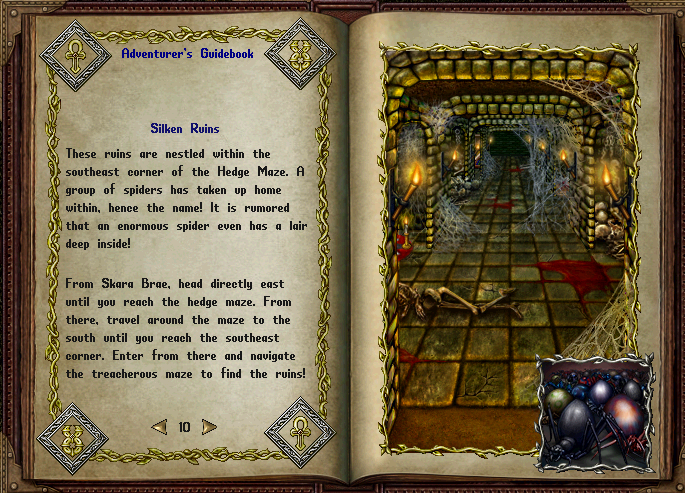Go to the previous guidebook page
The image size is (685, 493).
click(x=159, y=427)
